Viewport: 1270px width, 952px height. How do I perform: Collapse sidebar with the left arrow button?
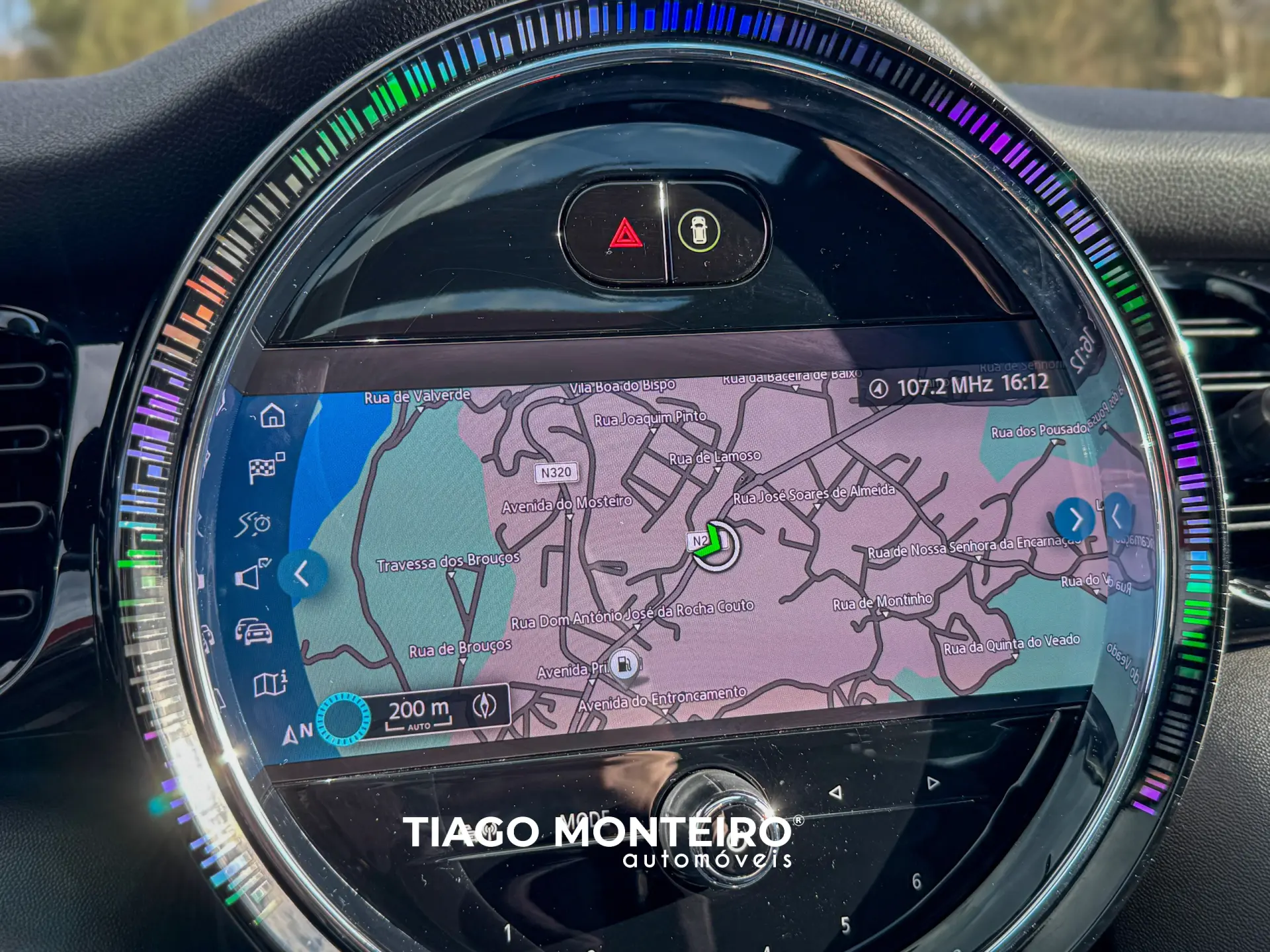click(x=302, y=573)
